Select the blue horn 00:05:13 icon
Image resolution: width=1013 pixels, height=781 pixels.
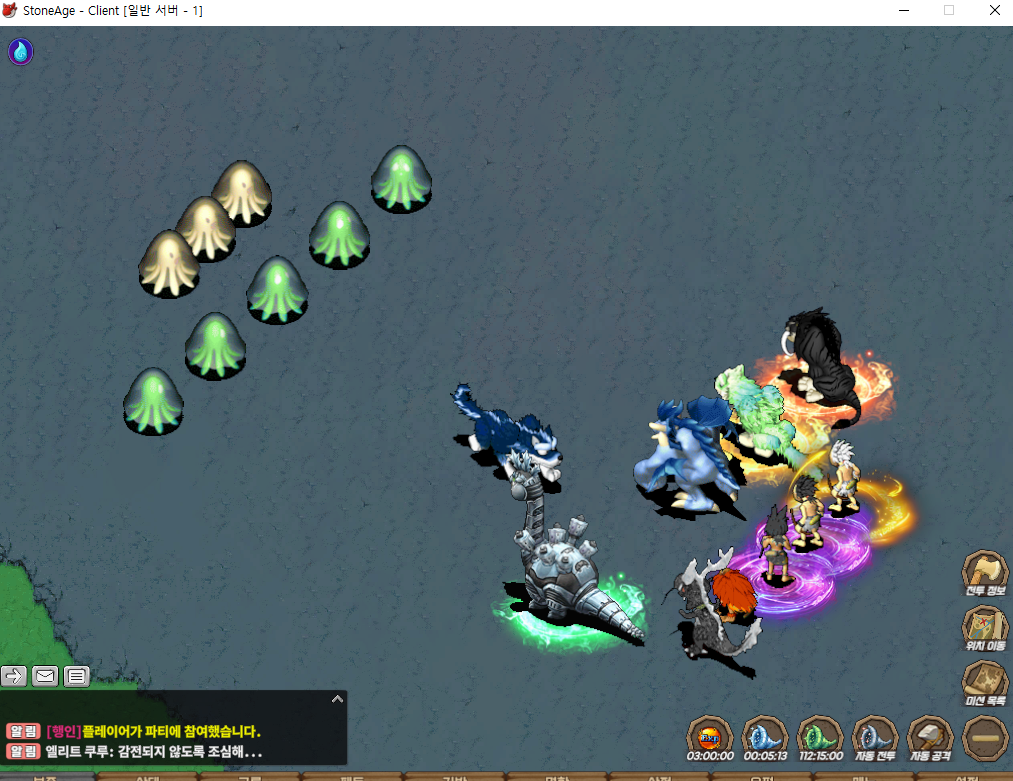tap(764, 738)
